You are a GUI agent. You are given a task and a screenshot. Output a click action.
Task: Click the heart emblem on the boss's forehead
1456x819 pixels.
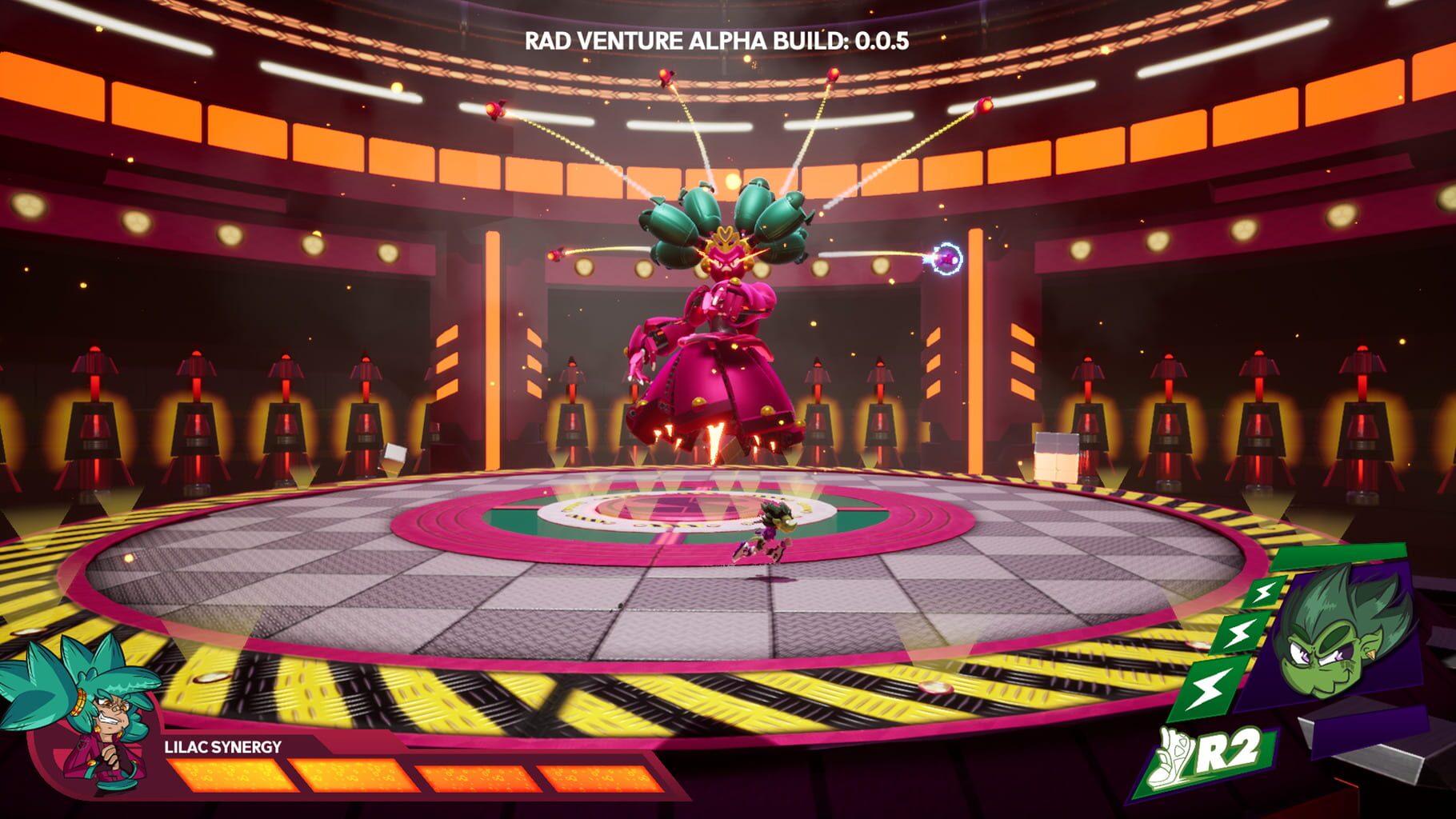[x=726, y=232]
